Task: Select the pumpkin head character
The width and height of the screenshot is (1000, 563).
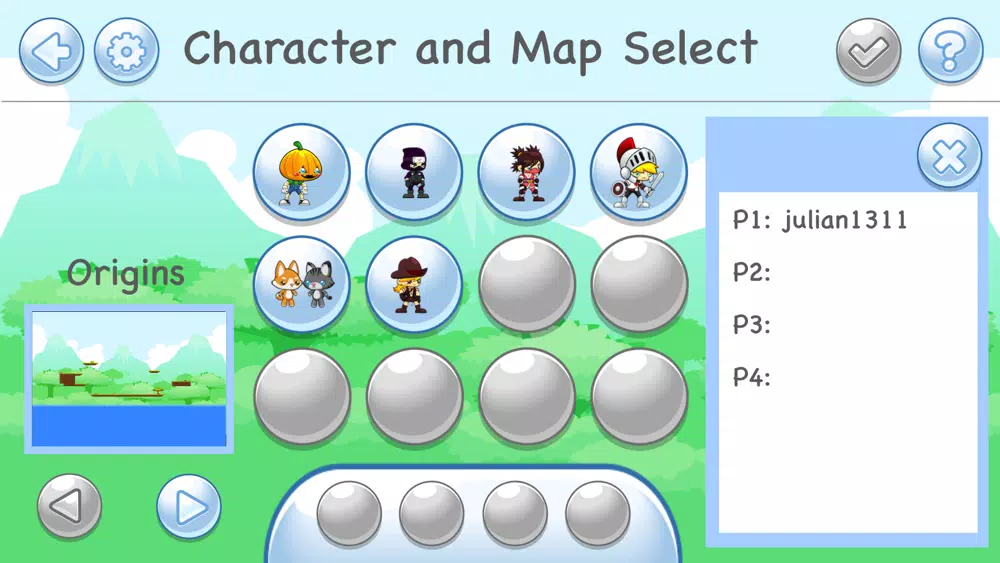Action: pyautogui.click(x=302, y=172)
